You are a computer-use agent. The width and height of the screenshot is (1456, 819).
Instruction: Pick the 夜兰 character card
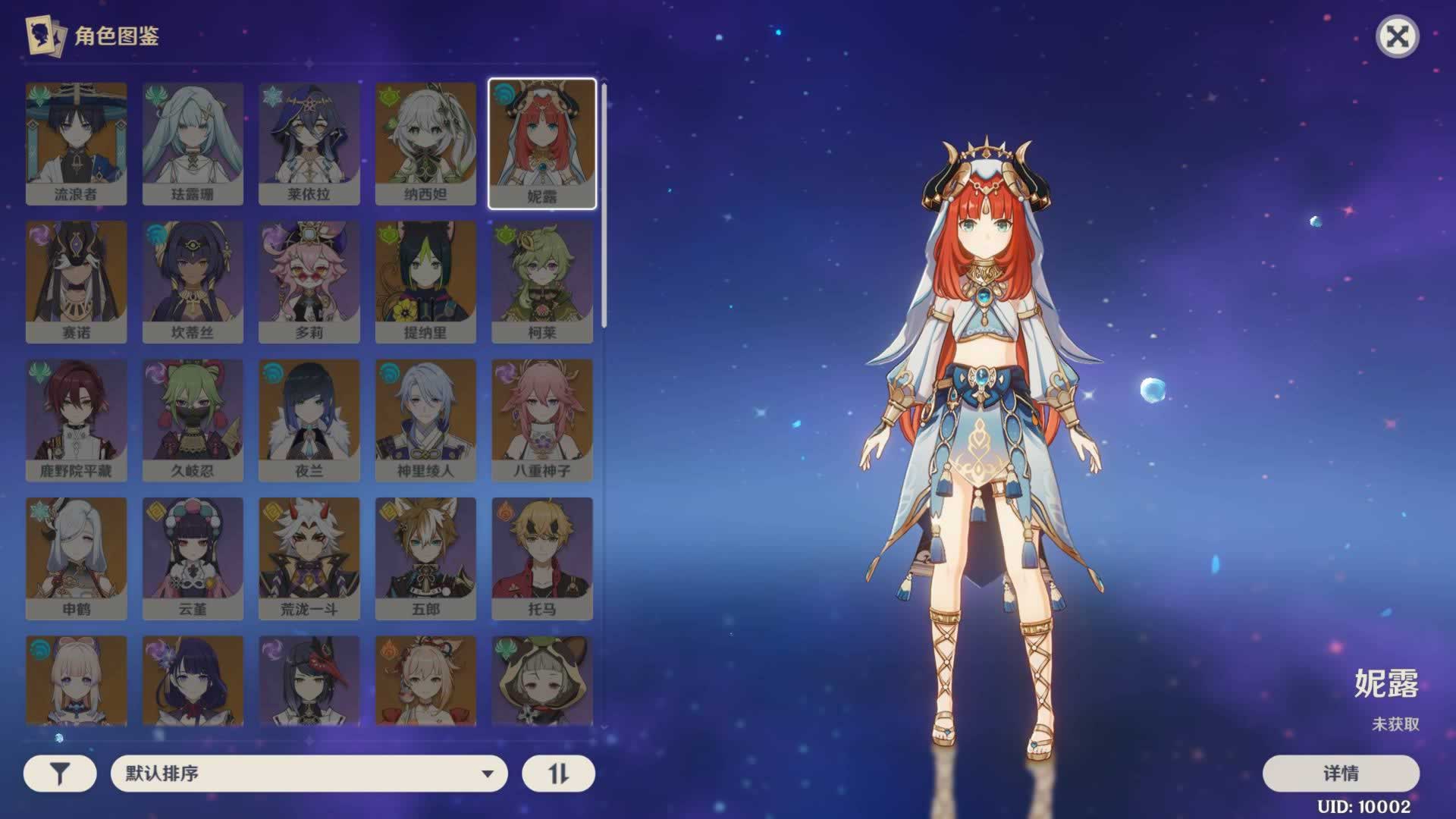[309, 420]
